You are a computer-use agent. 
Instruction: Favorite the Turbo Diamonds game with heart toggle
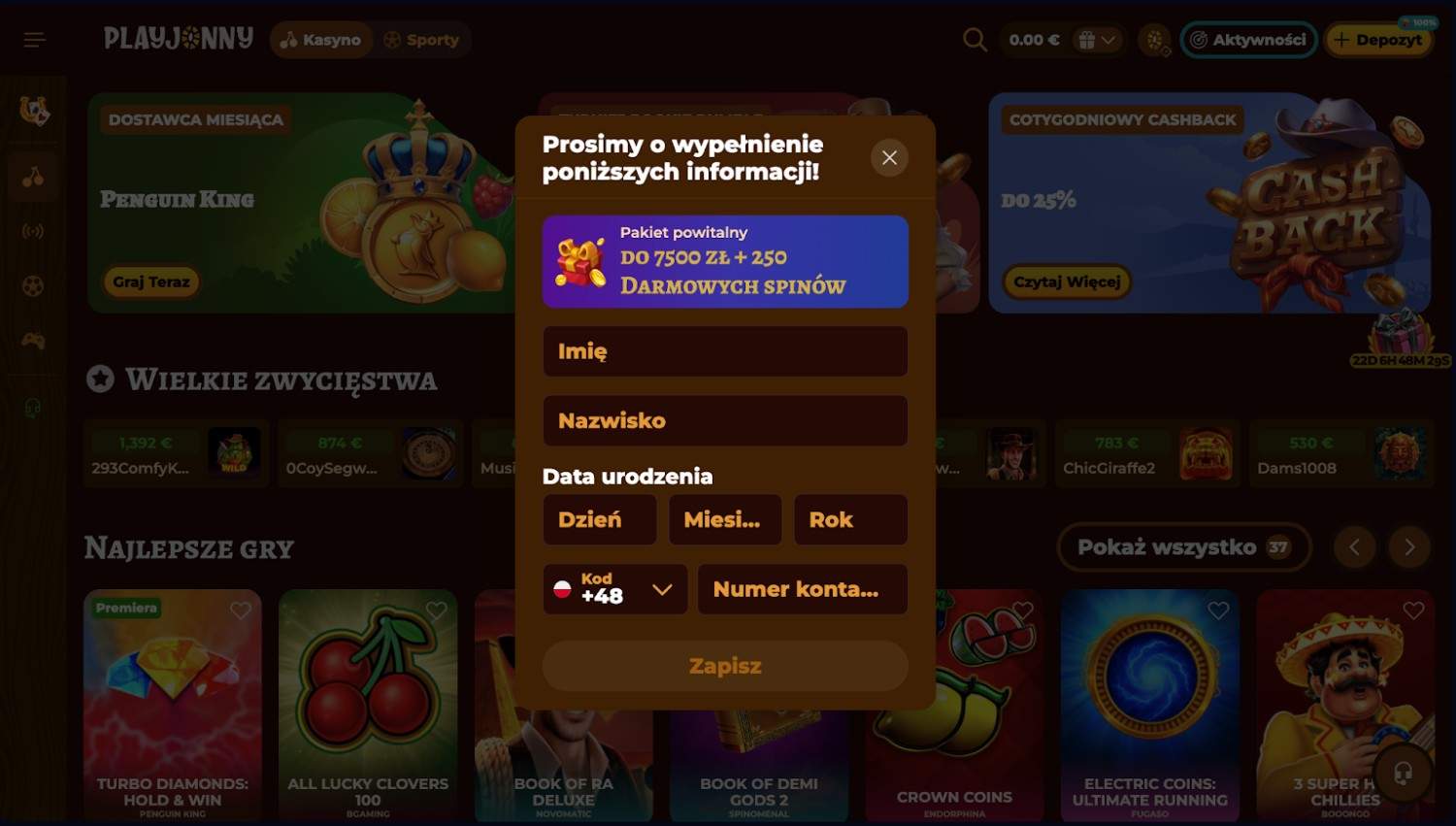[x=241, y=611]
